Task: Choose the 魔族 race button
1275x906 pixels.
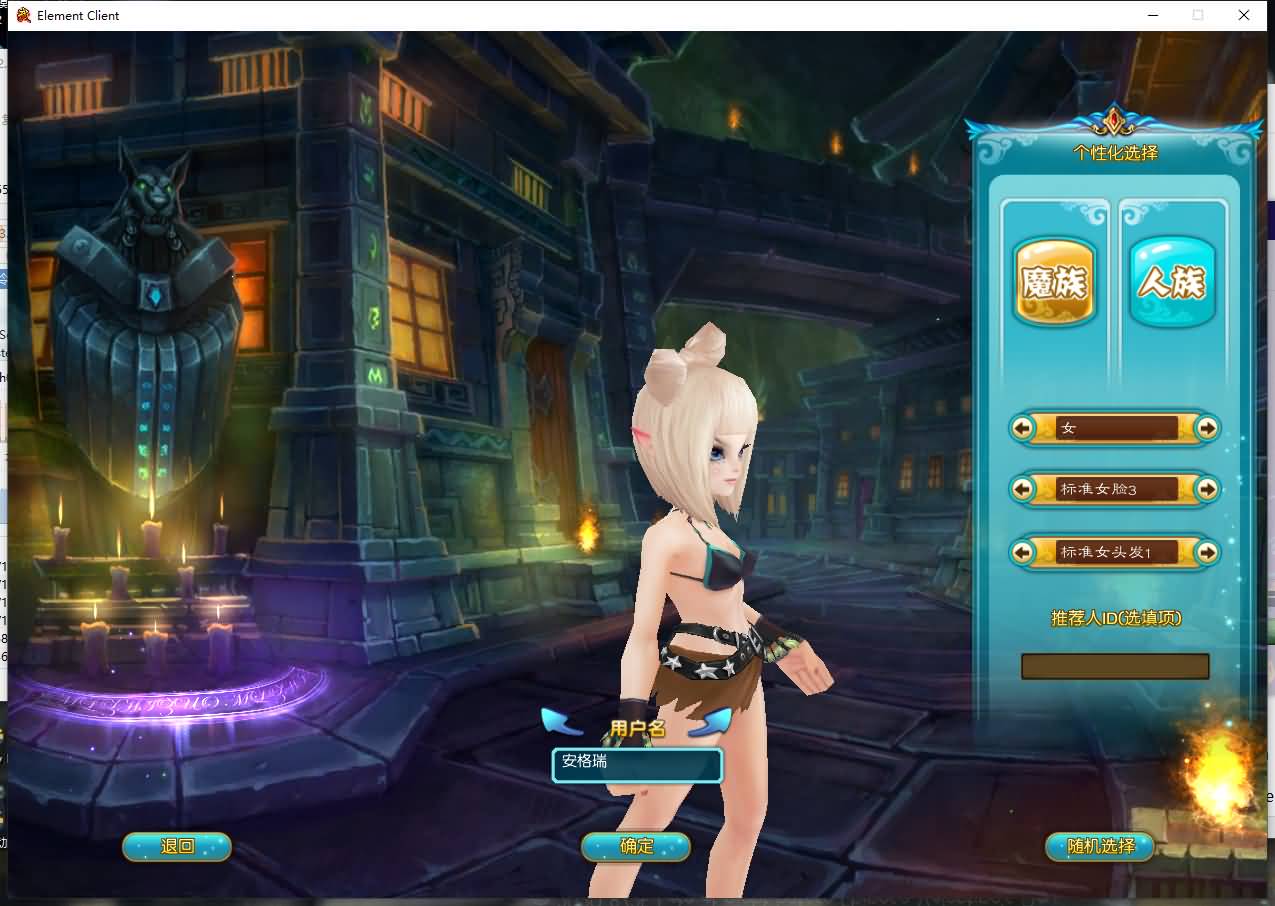Action: 1054,283
